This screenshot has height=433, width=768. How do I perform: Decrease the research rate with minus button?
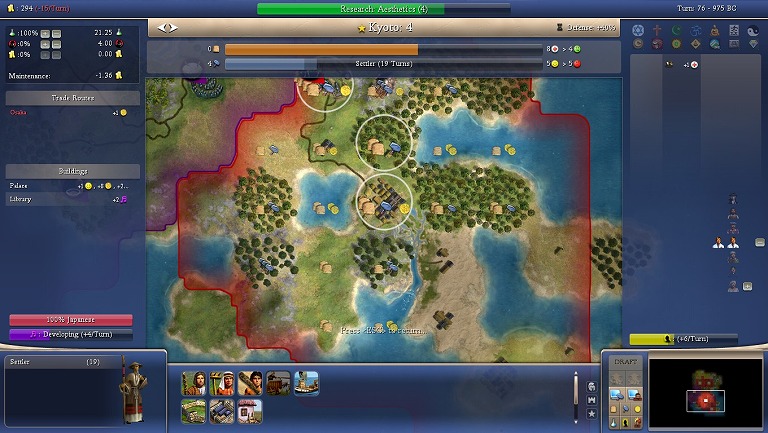point(55,33)
